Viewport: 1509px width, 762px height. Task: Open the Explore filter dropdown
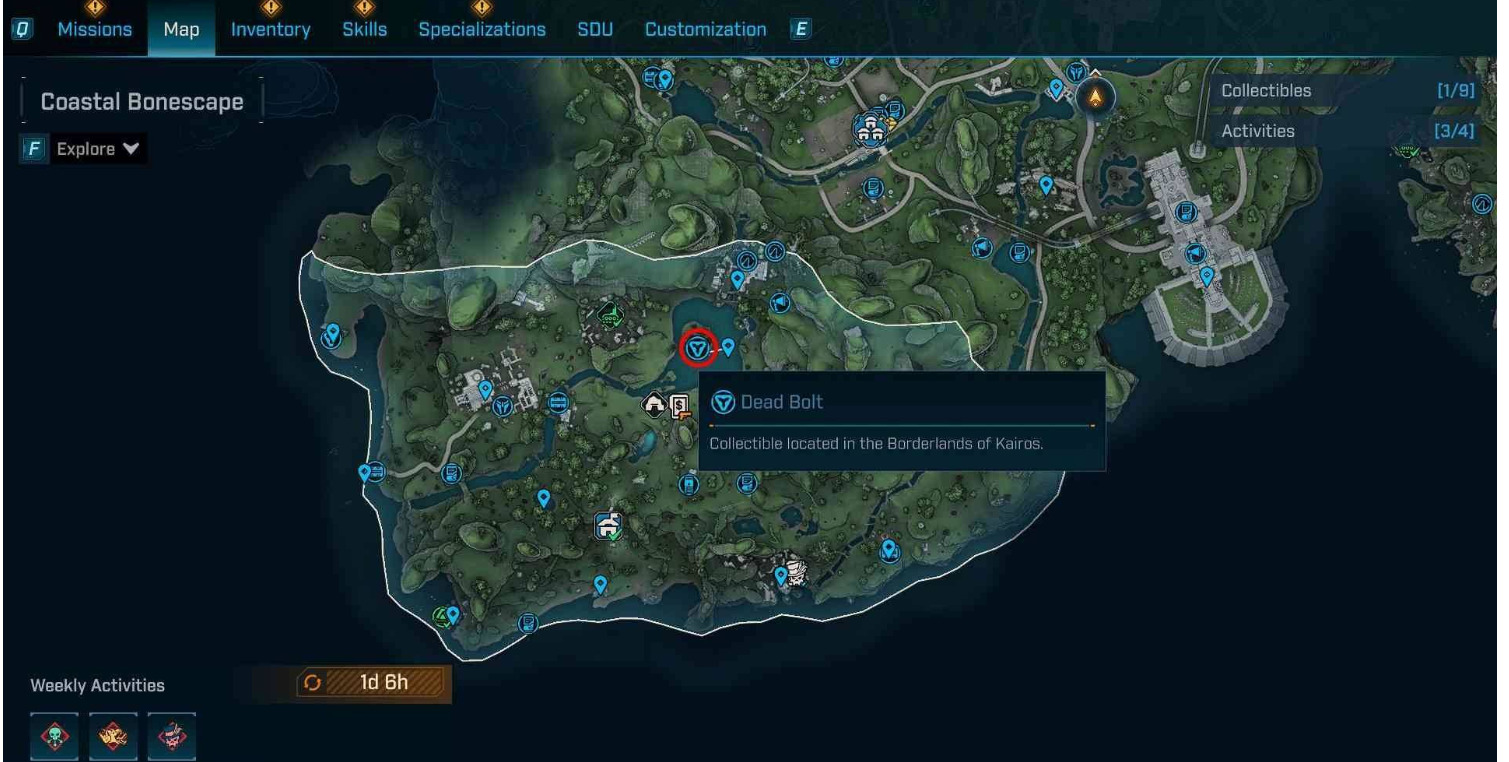pyautogui.click(x=96, y=150)
